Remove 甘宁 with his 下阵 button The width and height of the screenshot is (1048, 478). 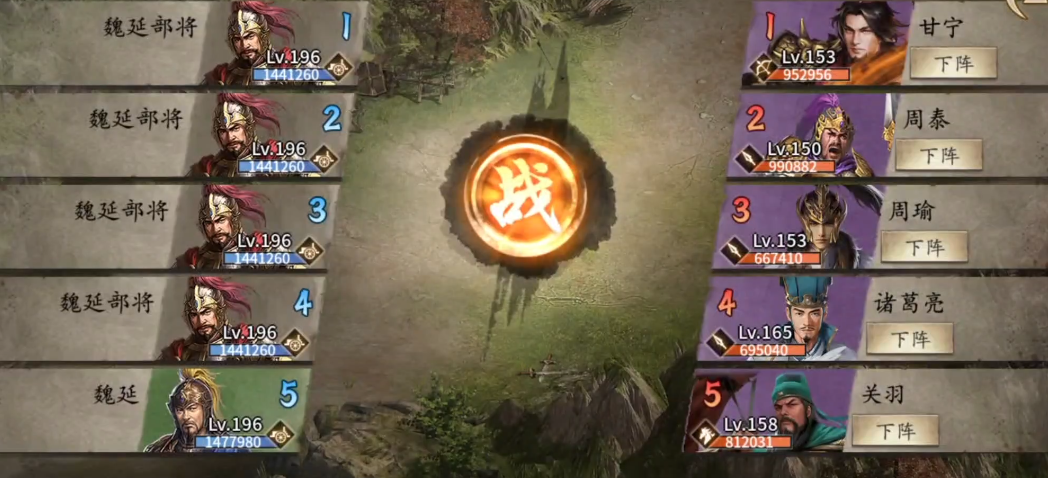952,63
